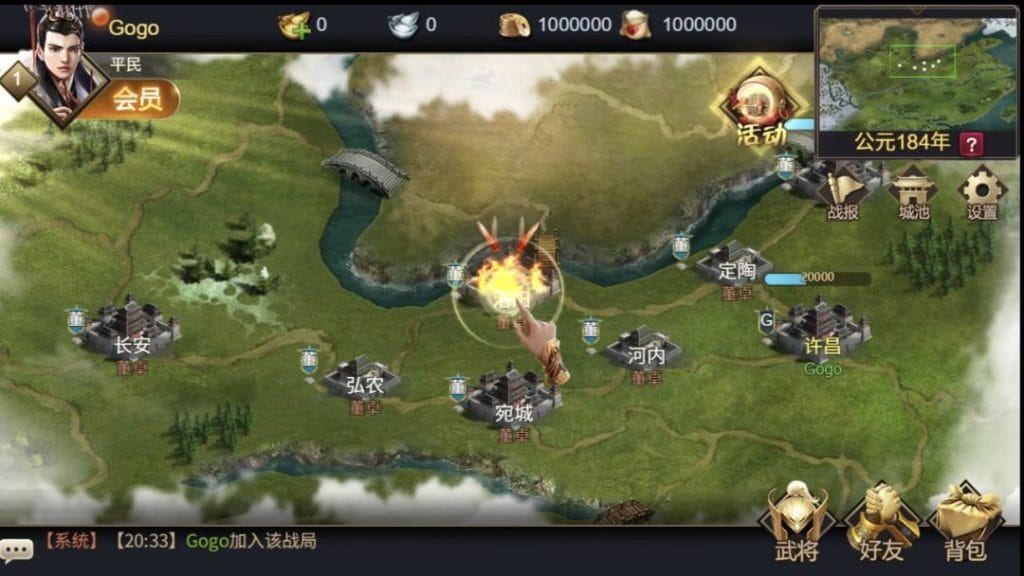Add gold with the ingot plus icon
1024x576 pixels.
point(292,25)
